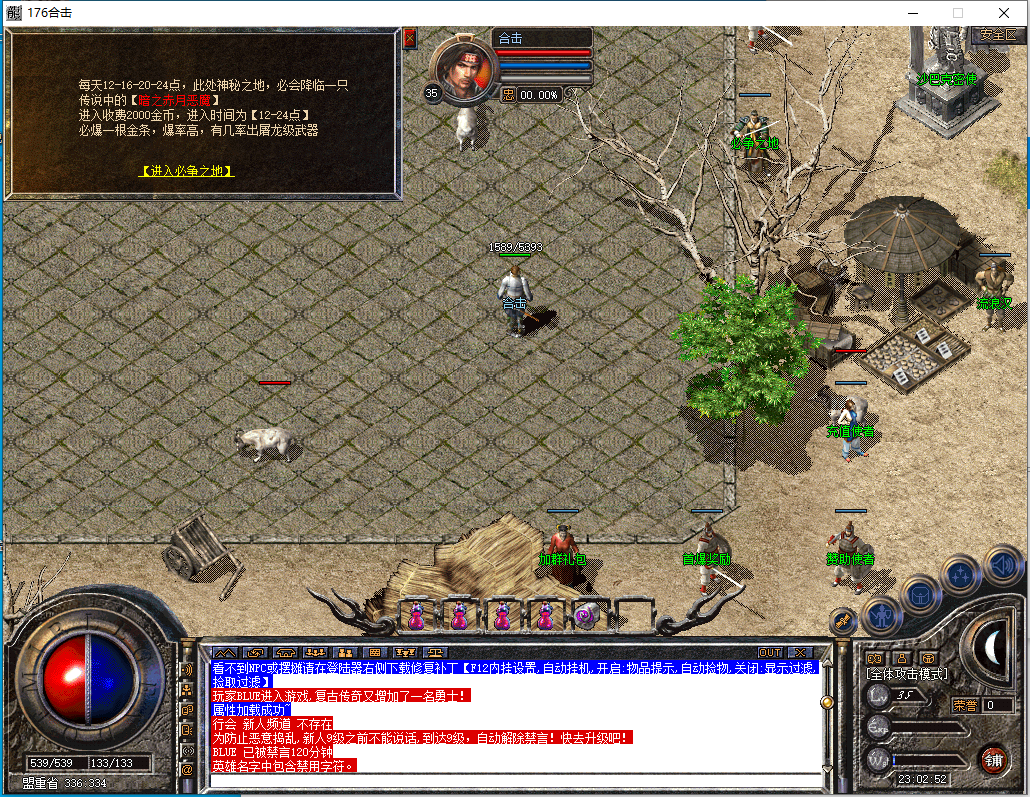Click the @ chat channel button
This screenshot has height=797, width=1030.
click(x=186, y=770)
